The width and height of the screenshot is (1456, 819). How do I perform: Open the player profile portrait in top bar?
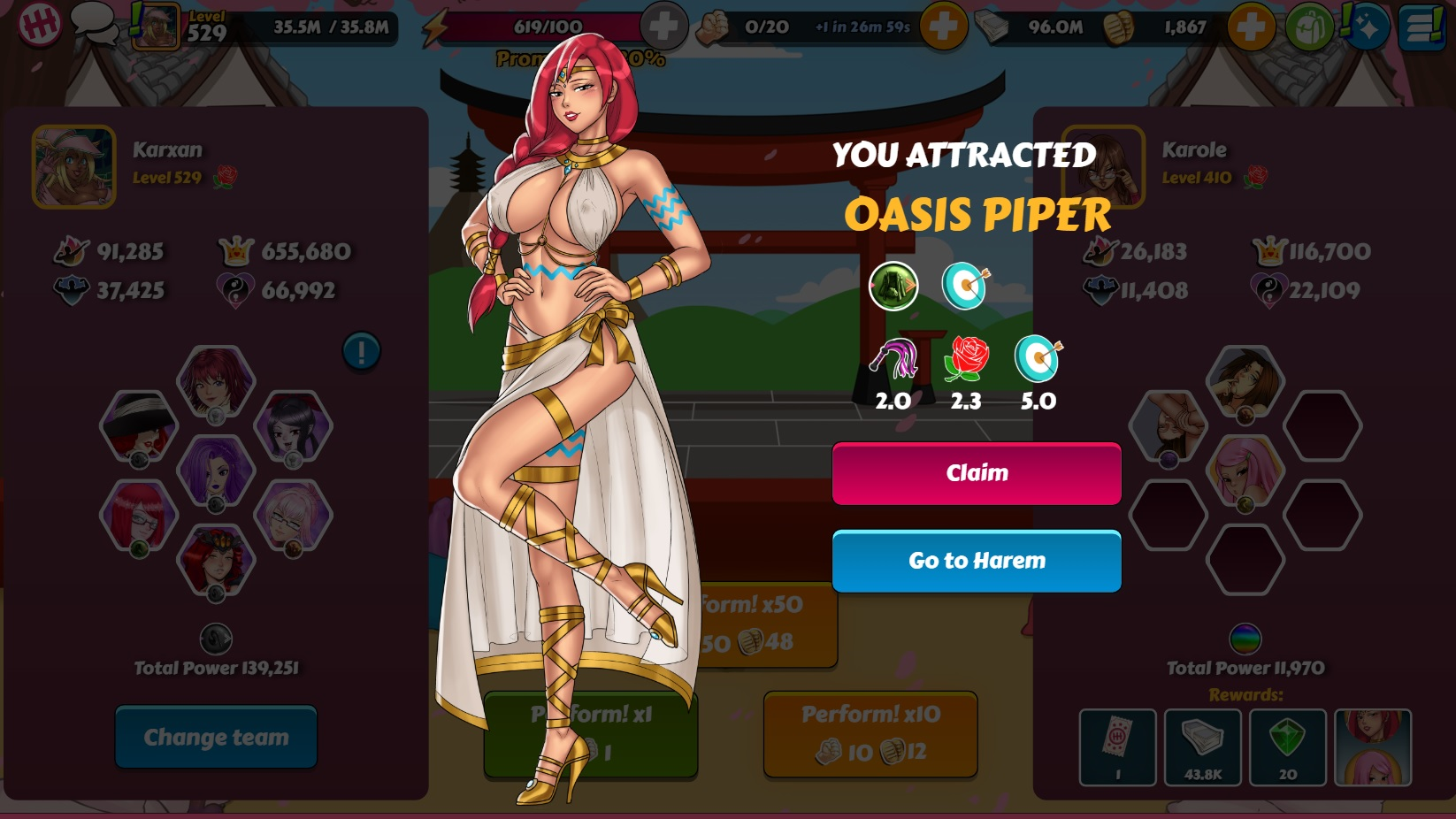click(157, 27)
